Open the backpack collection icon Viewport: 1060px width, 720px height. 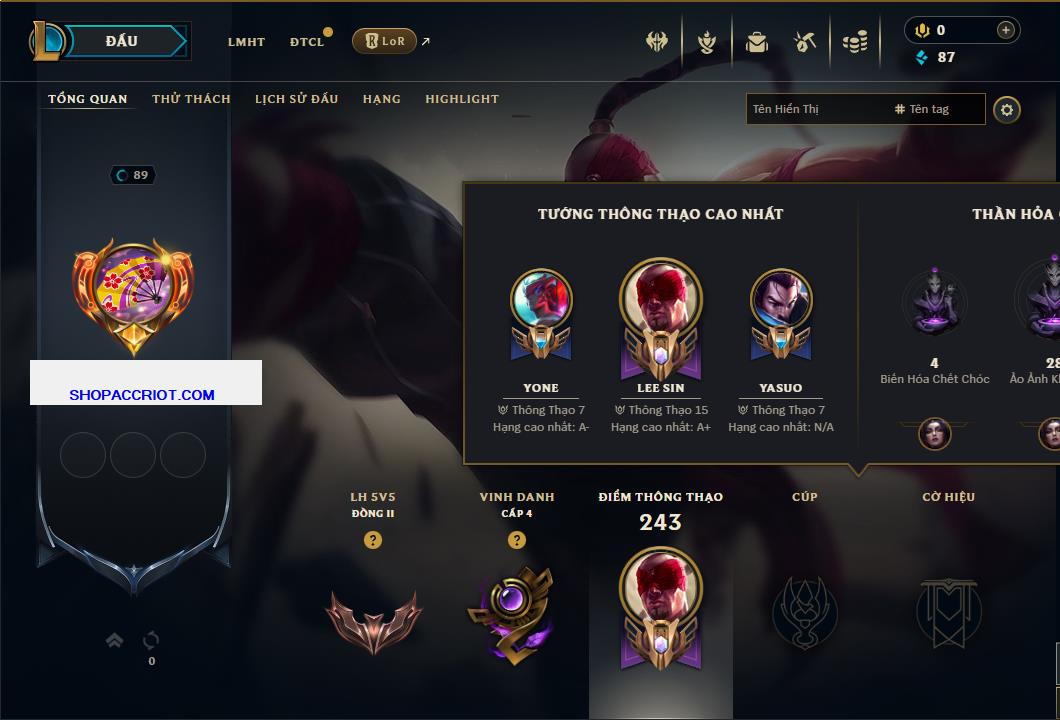point(757,42)
